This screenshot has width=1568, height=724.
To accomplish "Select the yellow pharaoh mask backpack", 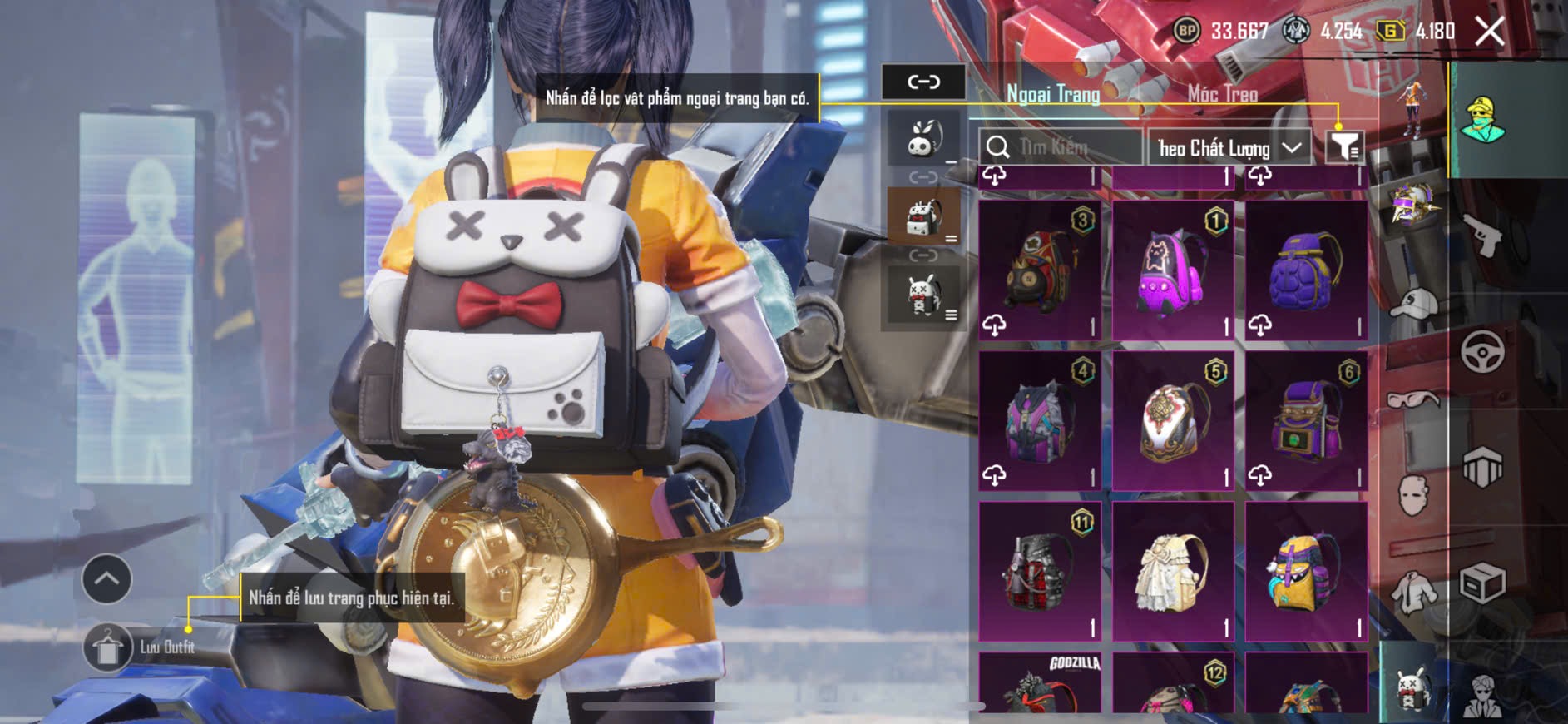I will [1306, 572].
